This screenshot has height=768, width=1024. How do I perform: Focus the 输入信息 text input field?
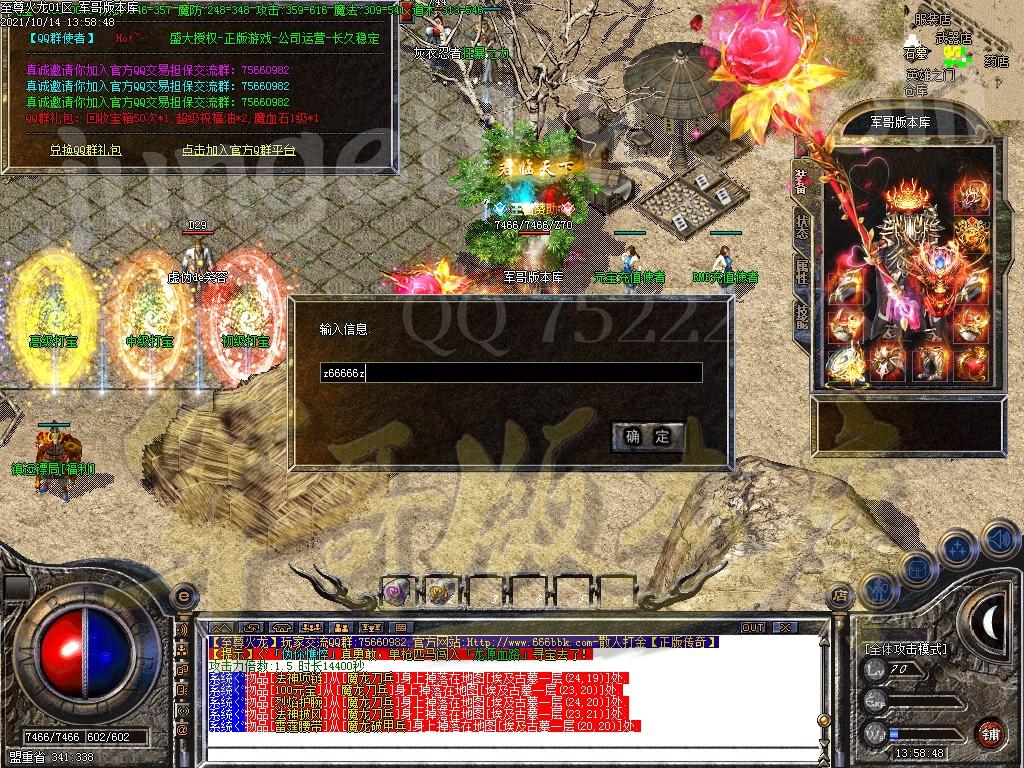(x=510, y=373)
